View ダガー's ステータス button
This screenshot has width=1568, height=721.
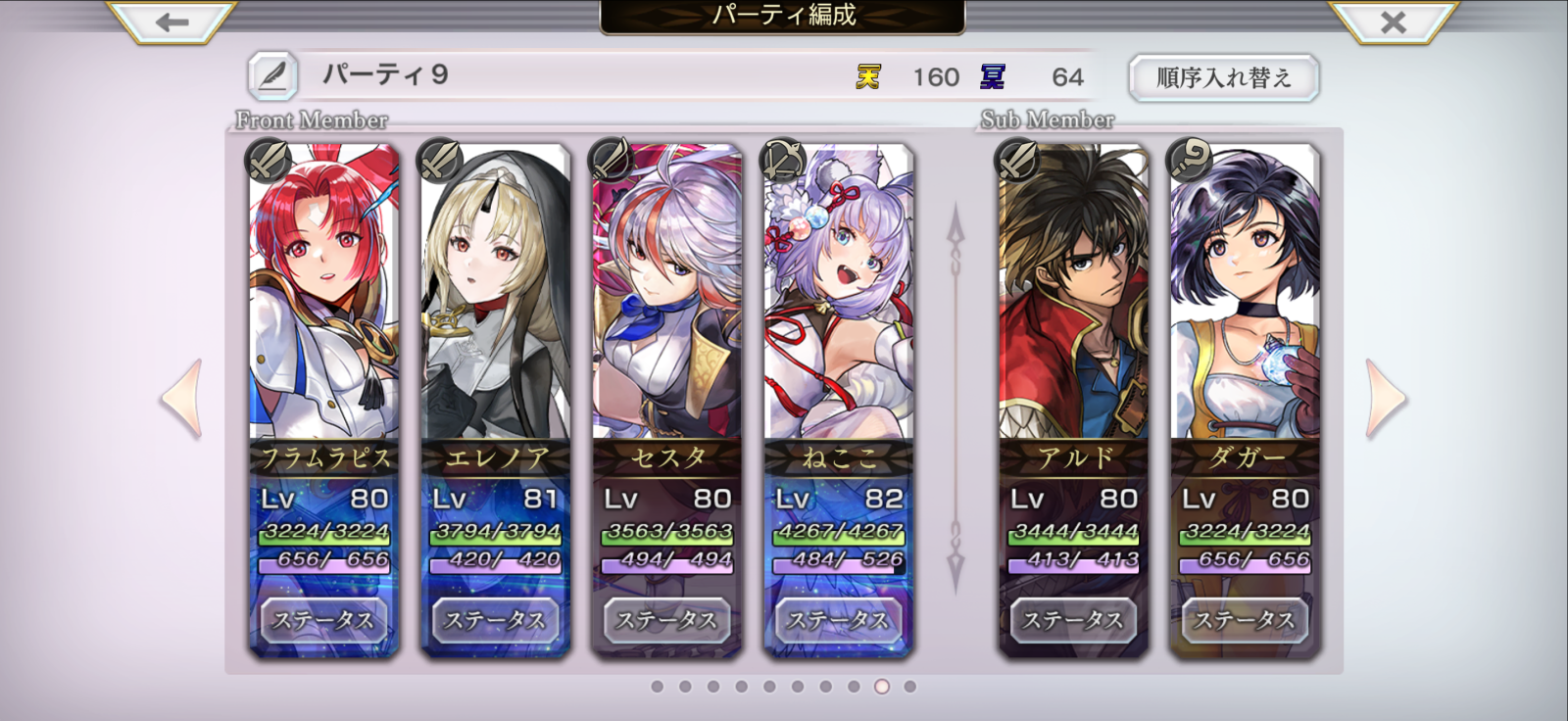click(x=1245, y=620)
